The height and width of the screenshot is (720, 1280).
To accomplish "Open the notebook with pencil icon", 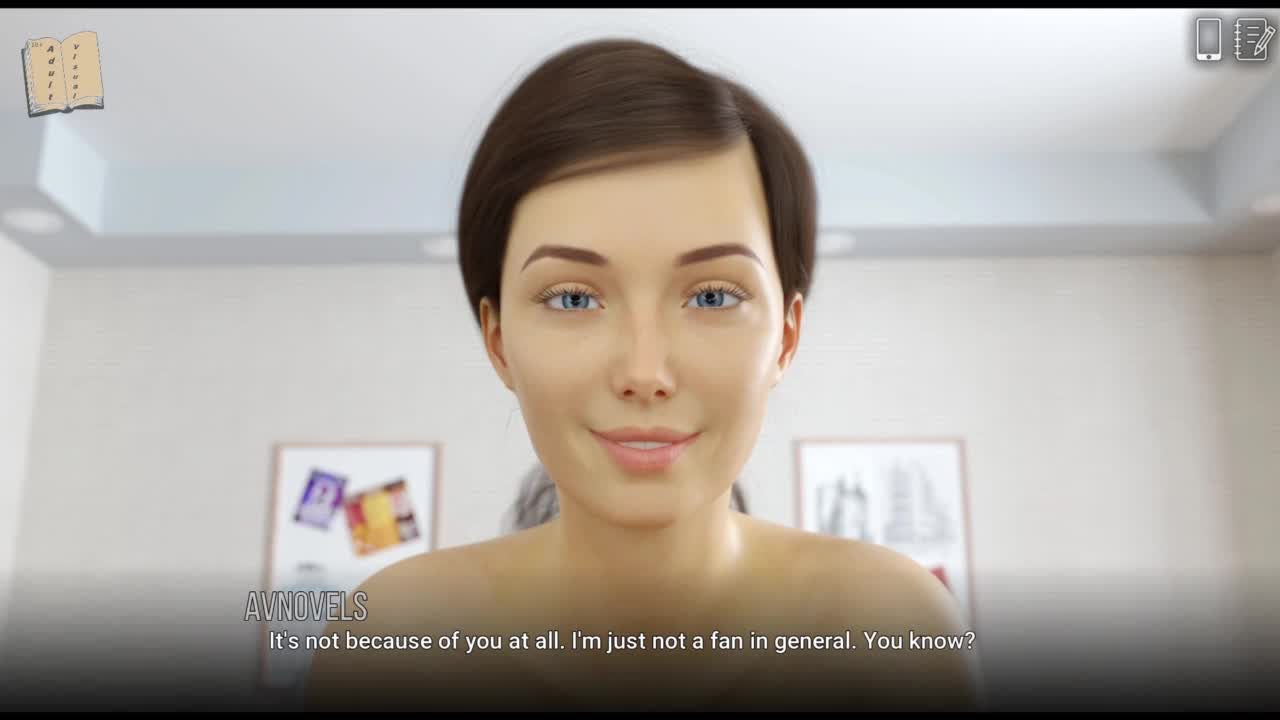I will [1253, 39].
